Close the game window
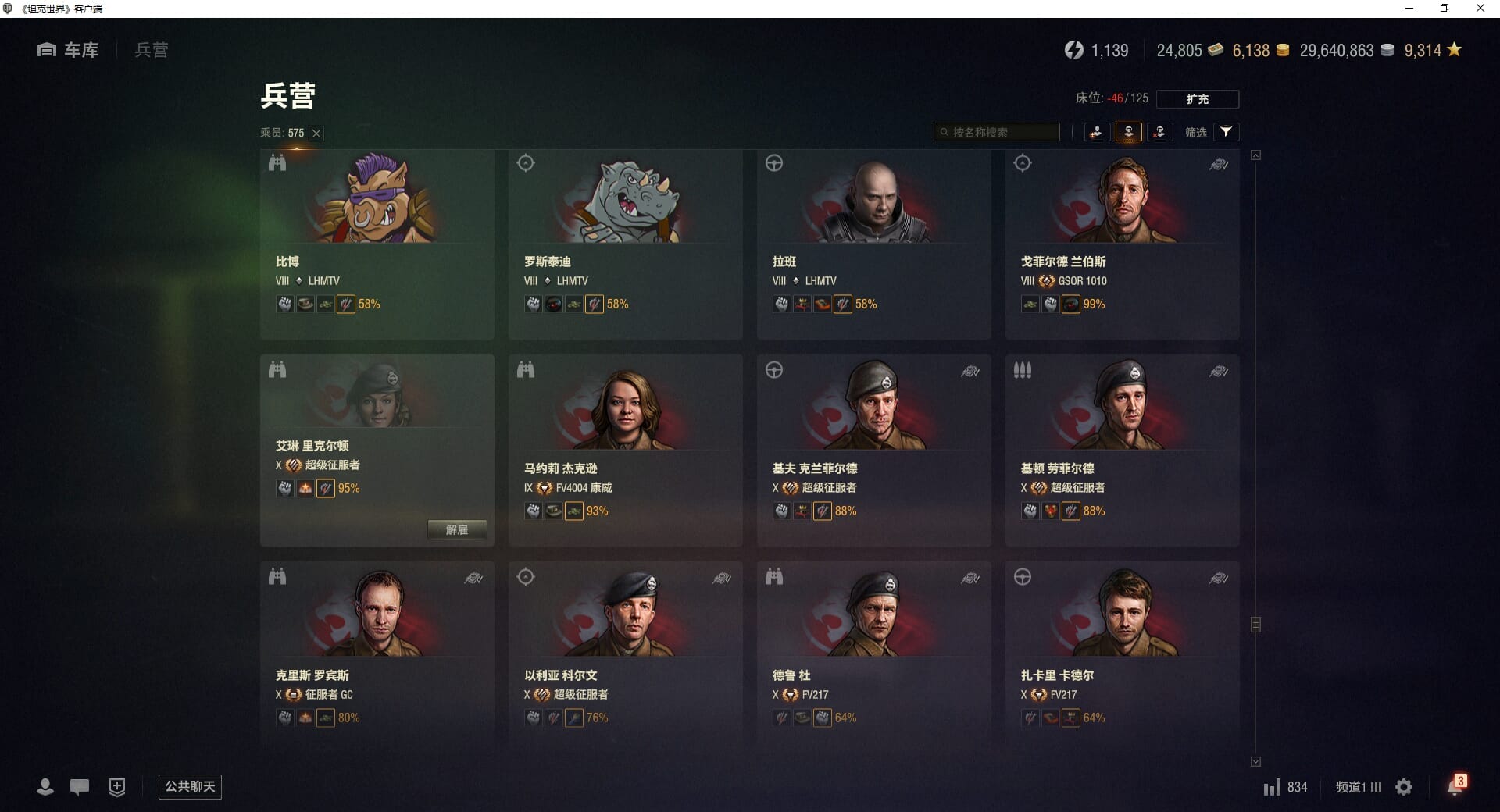 [x=1480, y=9]
